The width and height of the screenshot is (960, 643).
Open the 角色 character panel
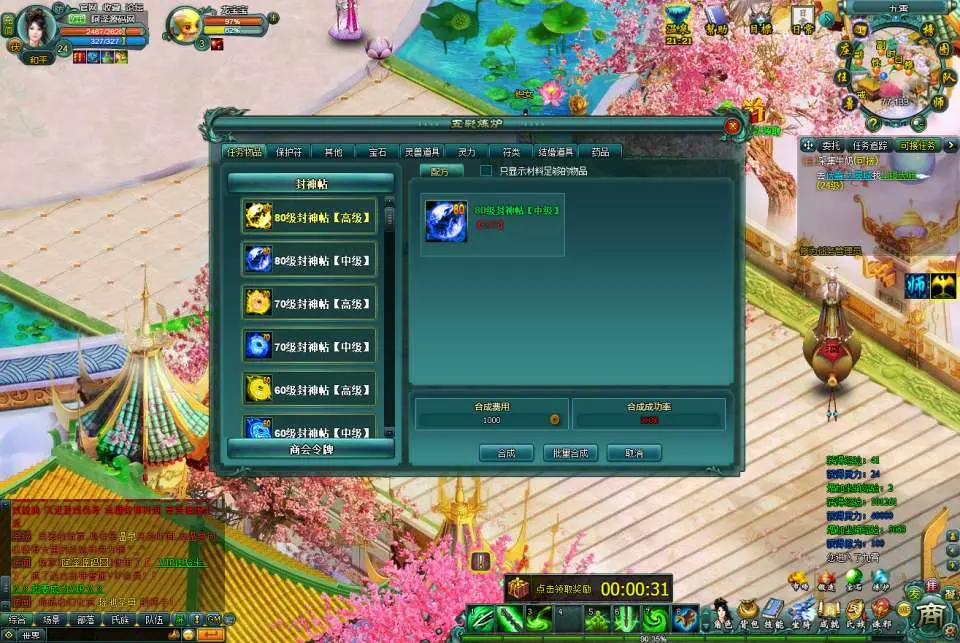click(x=721, y=612)
